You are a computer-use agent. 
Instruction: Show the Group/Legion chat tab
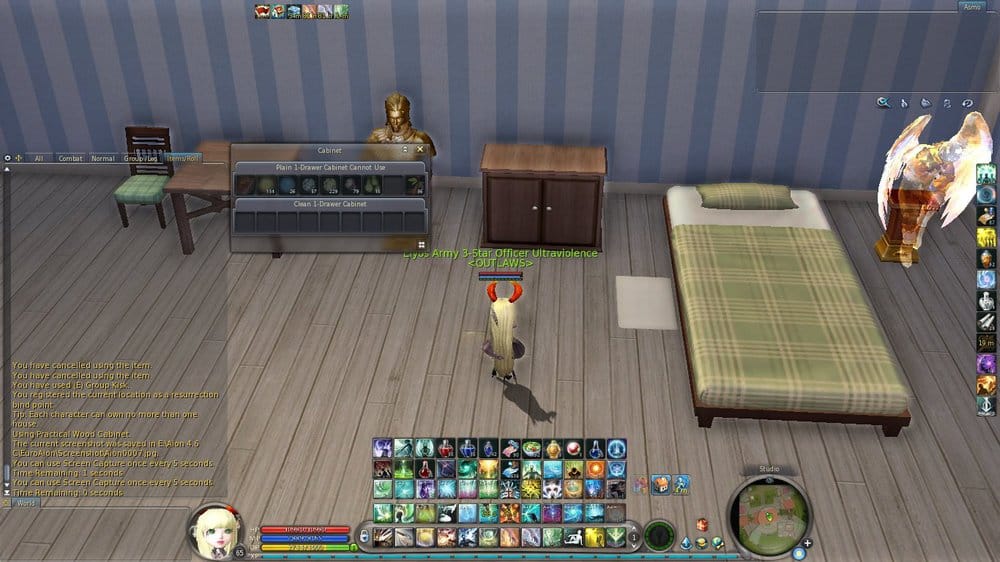pyautogui.click(x=140, y=158)
